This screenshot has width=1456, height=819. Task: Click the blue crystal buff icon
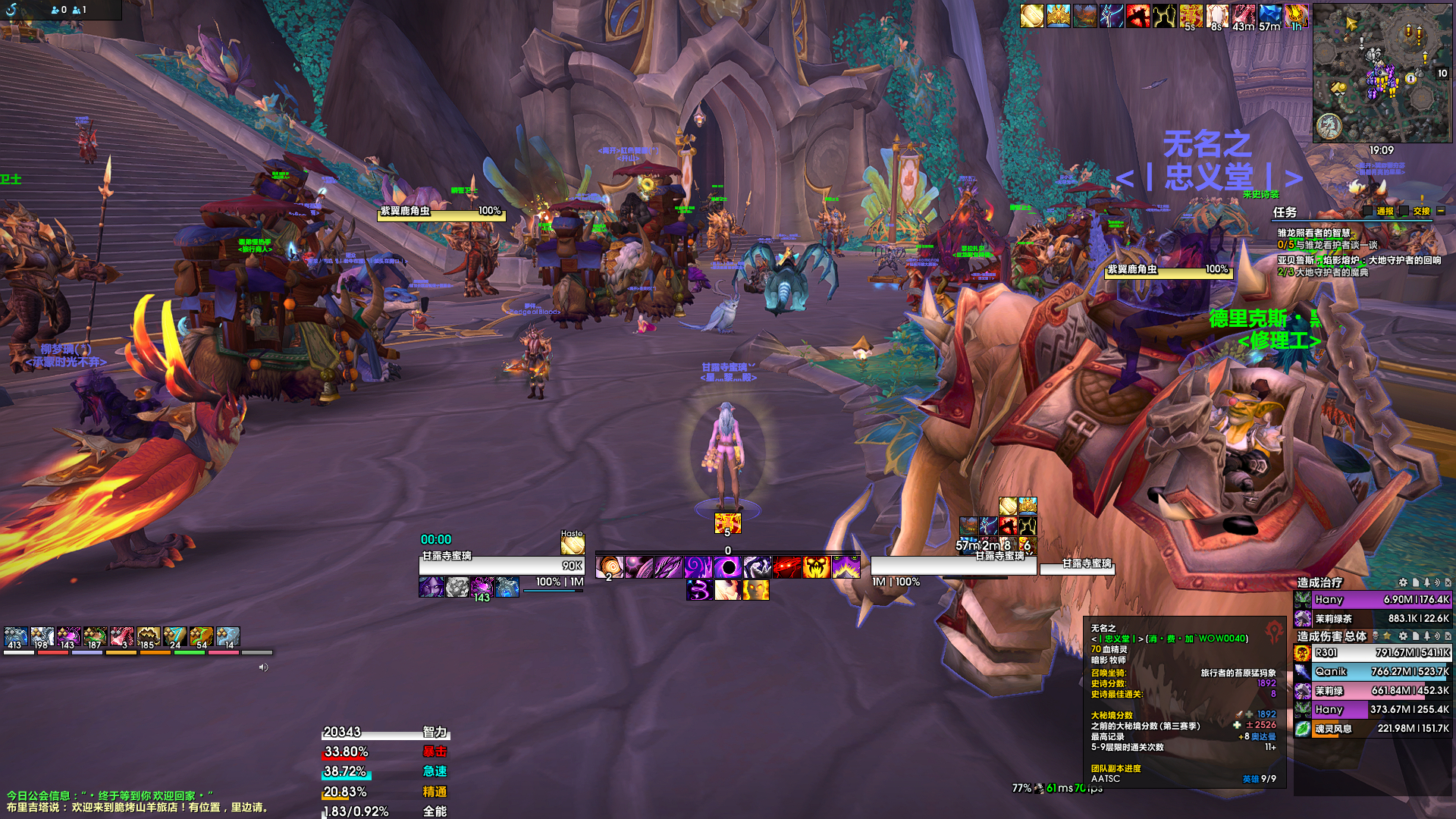(x=1269, y=15)
